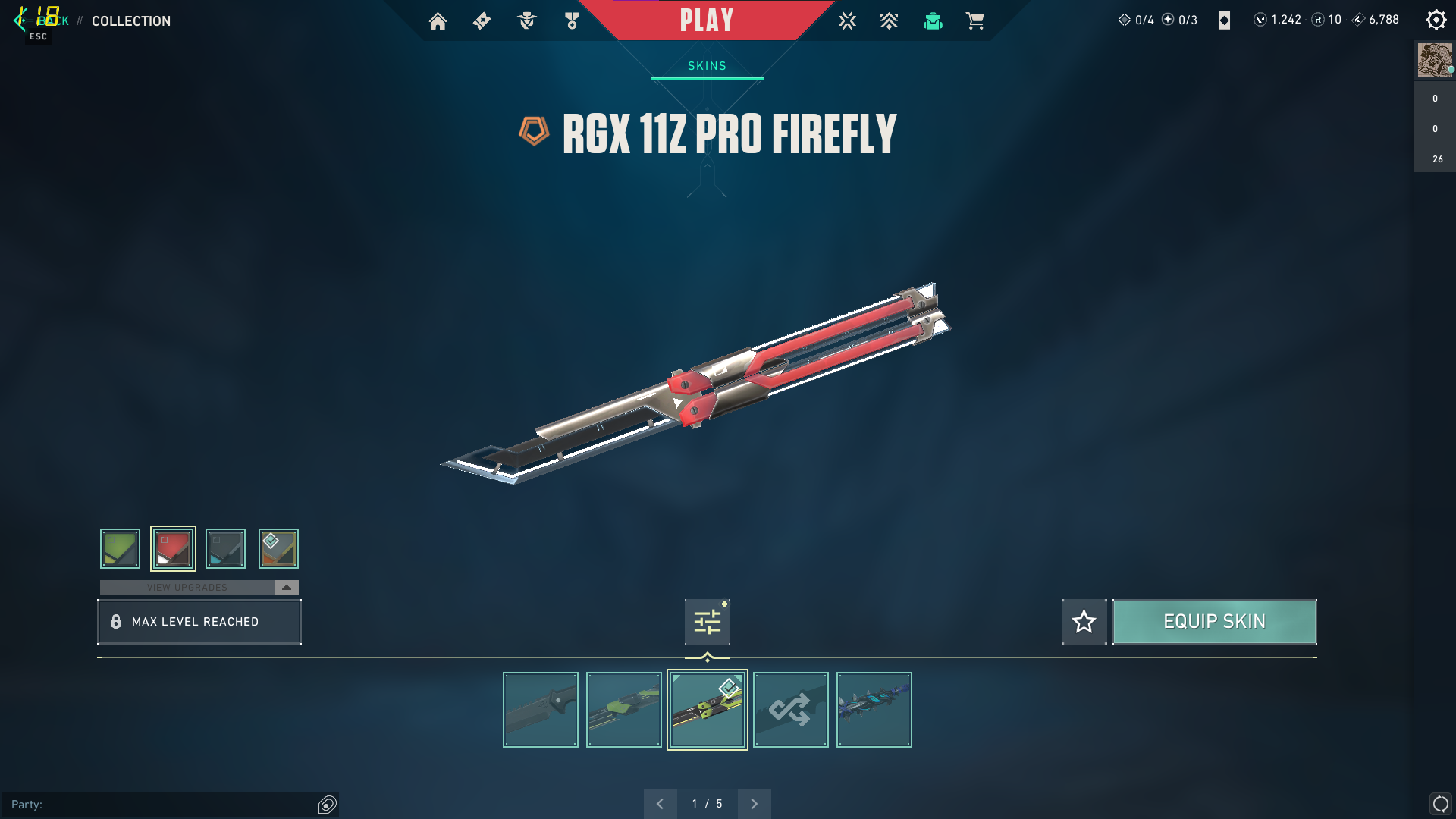Select the blue spiked melee skin thumbnail

[874, 710]
